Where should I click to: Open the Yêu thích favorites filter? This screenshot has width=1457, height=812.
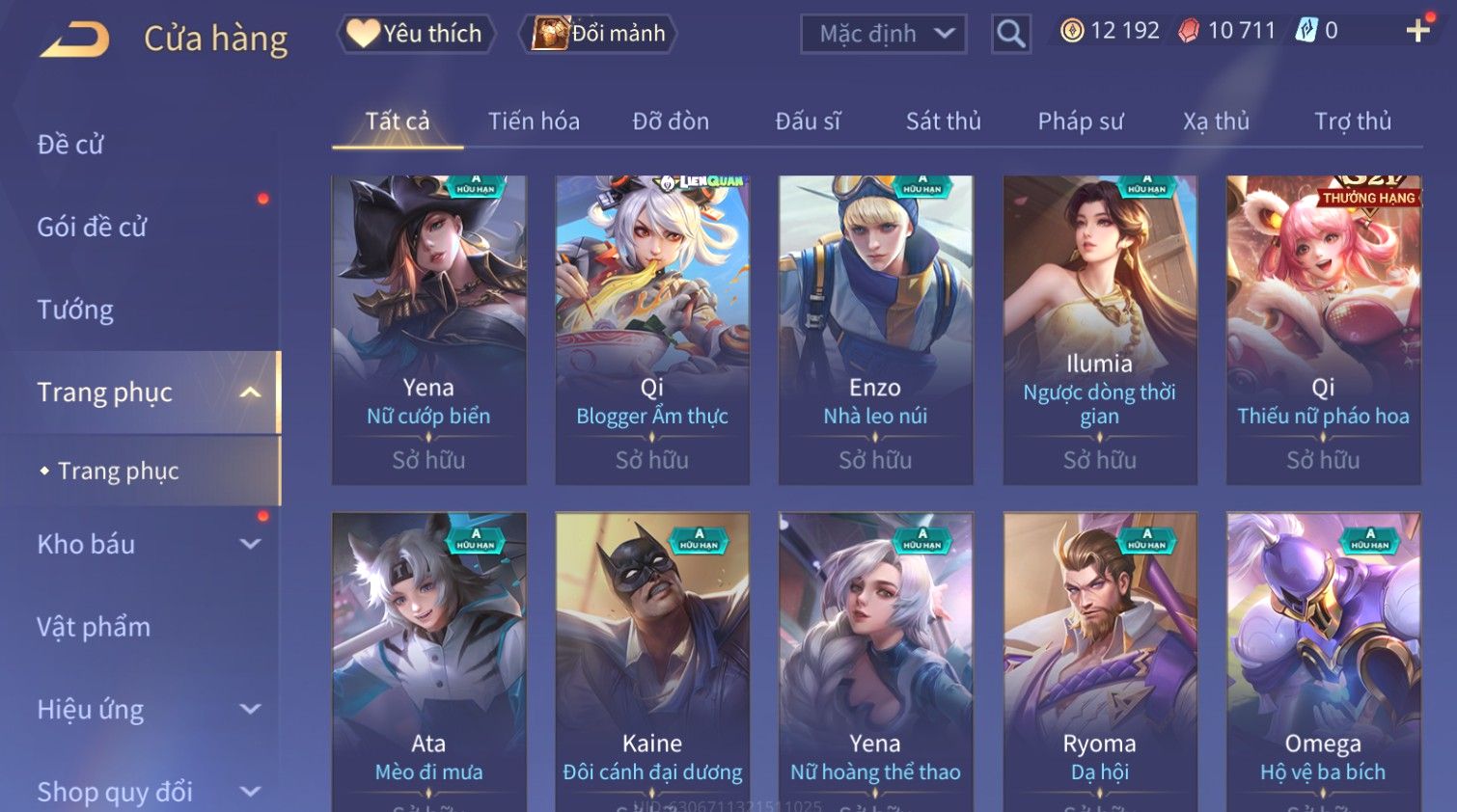pyautogui.click(x=416, y=34)
